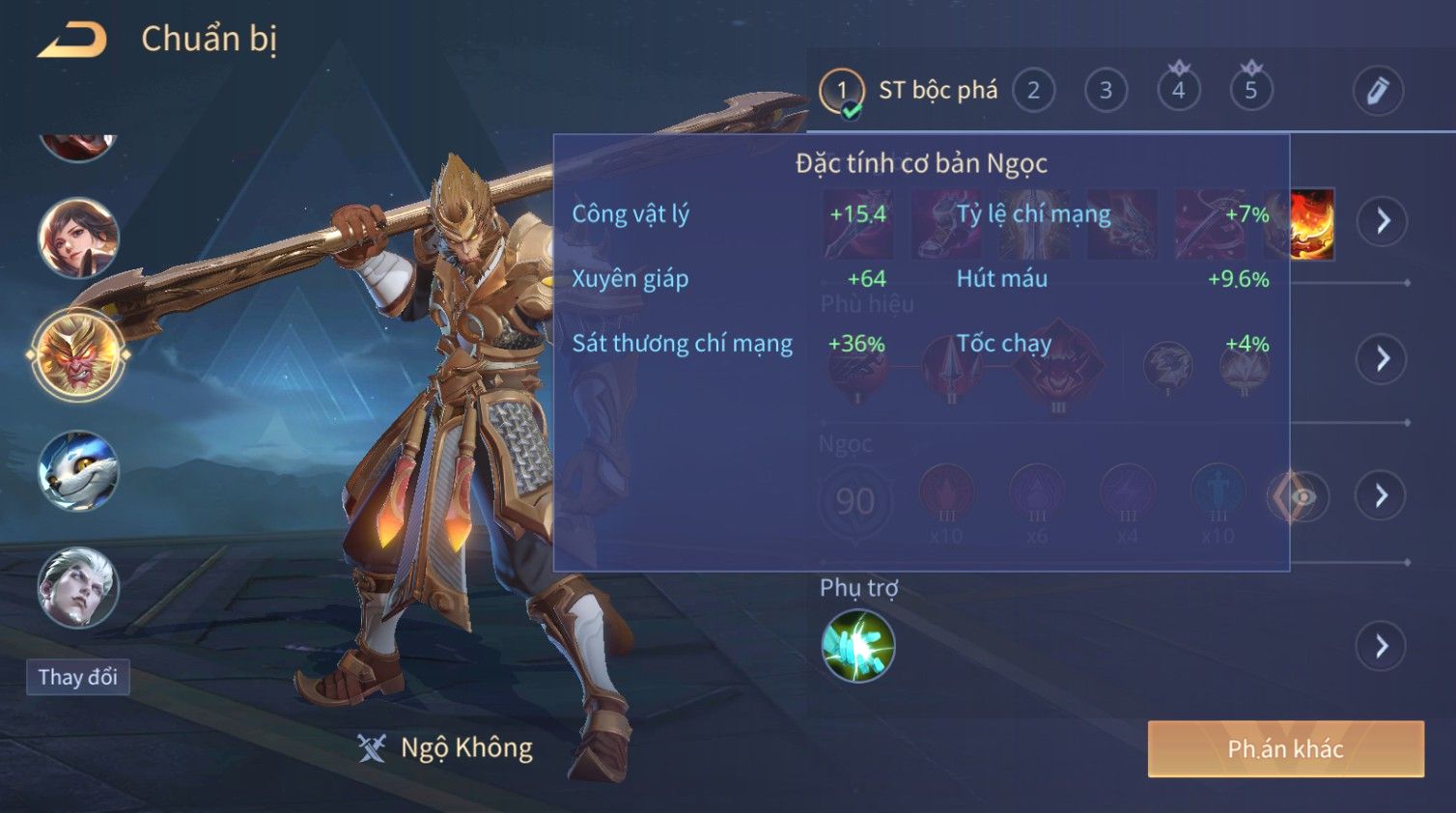Go back using the return arrow
1456x813 pixels.
click(72, 40)
